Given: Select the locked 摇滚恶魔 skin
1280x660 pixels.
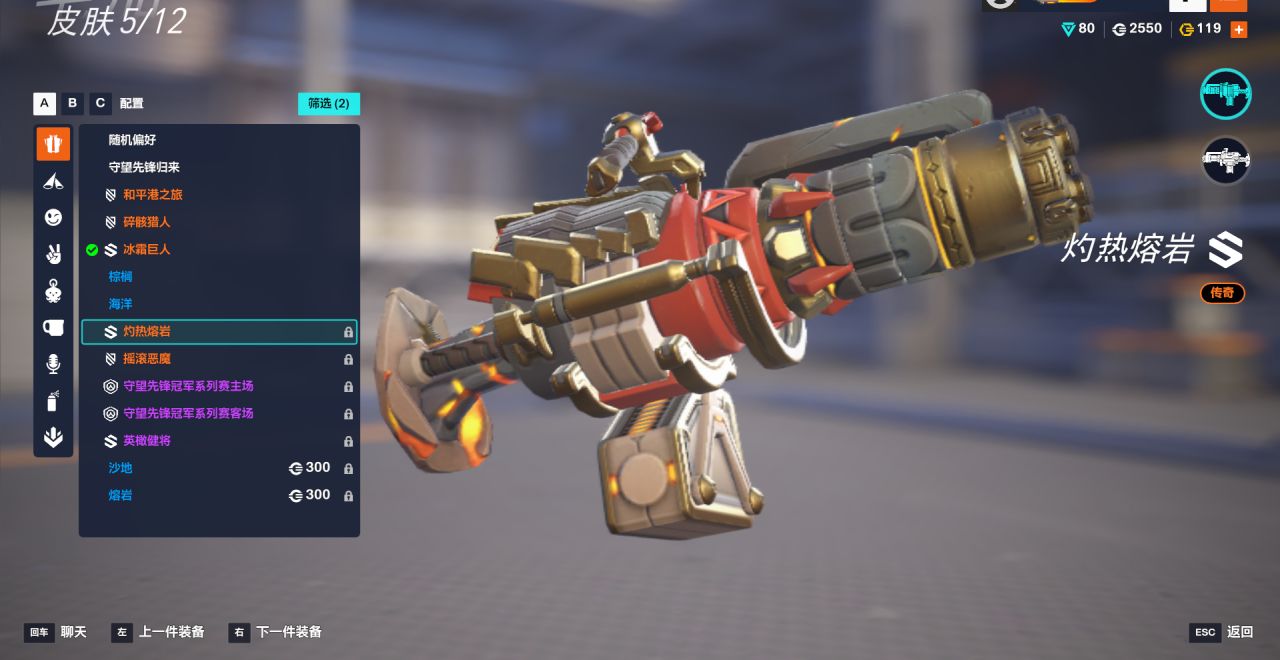Looking at the screenshot, I should 146,359.
